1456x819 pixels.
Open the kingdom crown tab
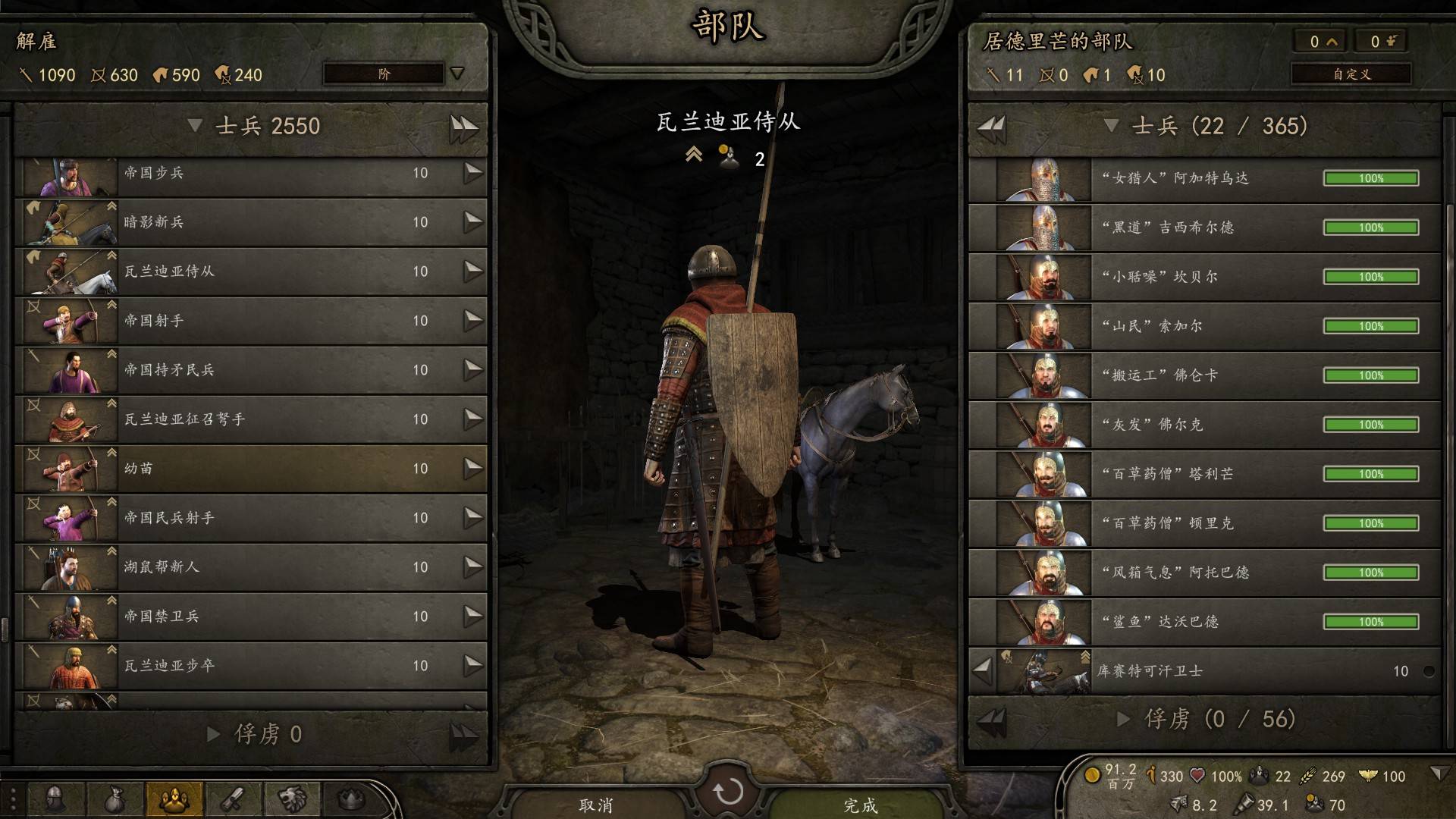(x=350, y=799)
